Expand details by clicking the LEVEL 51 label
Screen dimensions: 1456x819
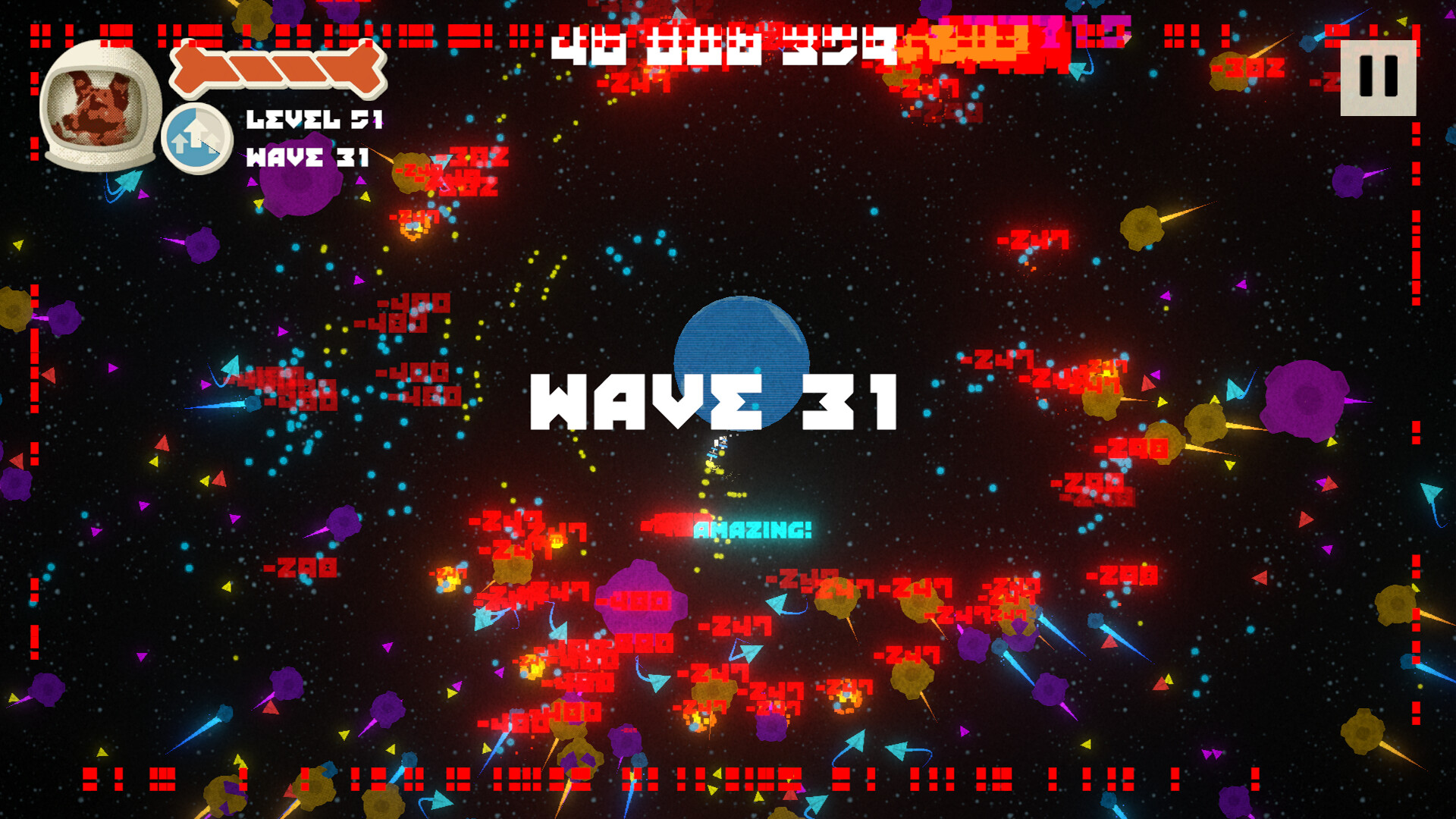(x=316, y=119)
